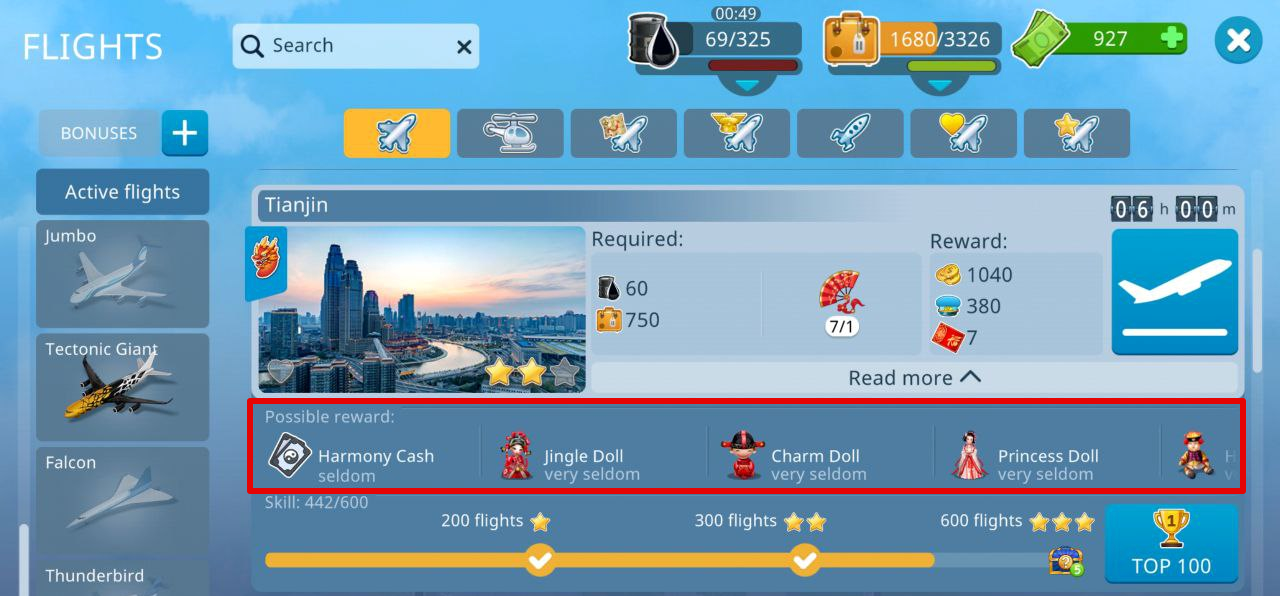Clear the search field text
The height and width of the screenshot is (596, 1280).
point(464,47)
